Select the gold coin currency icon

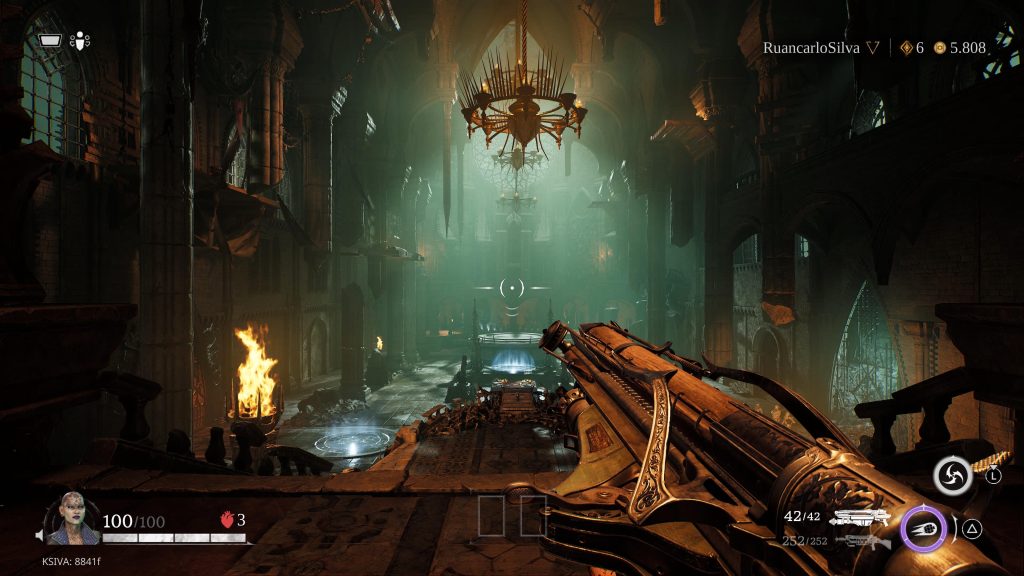point(939,47)
